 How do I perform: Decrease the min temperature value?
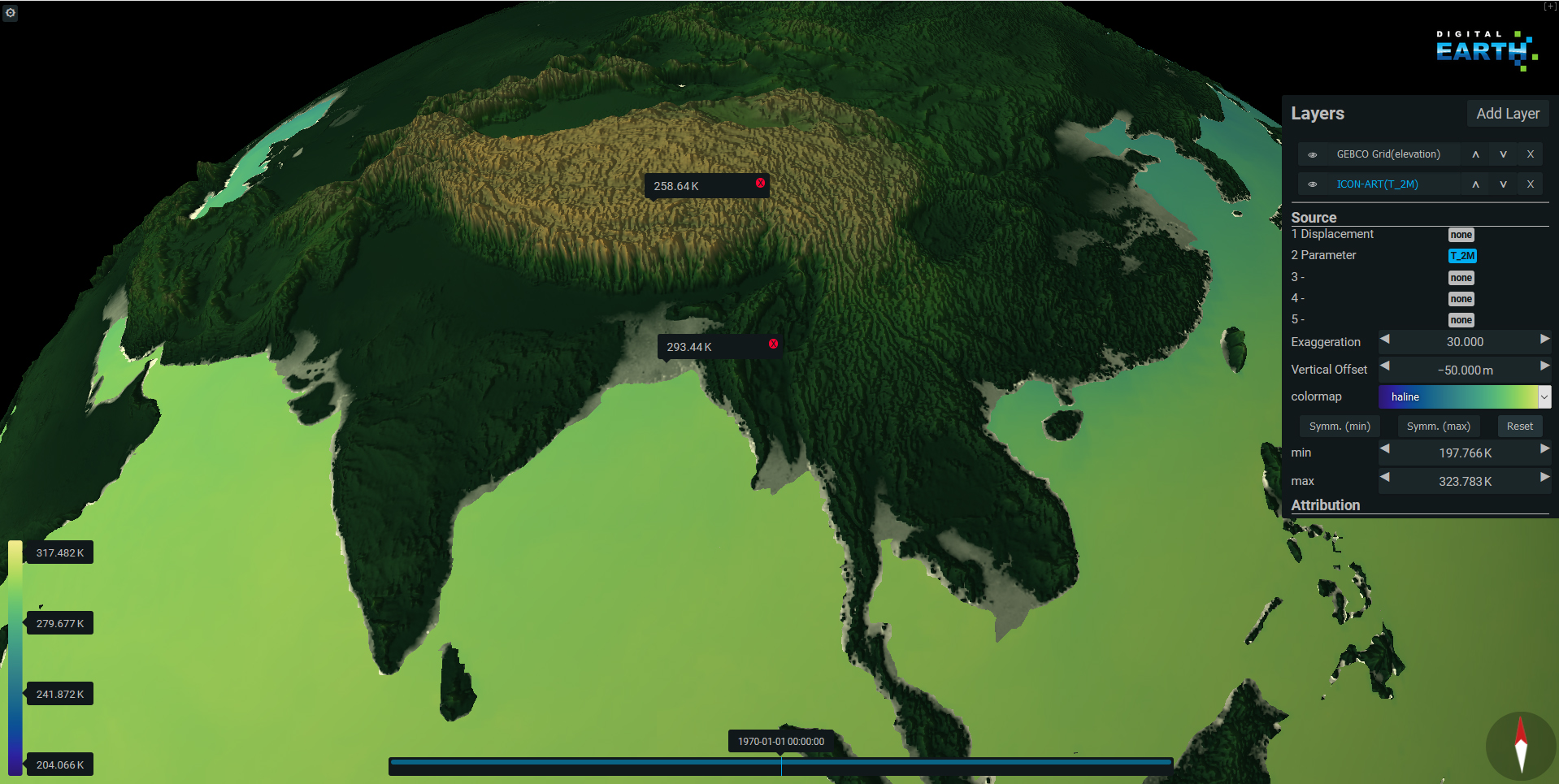point(1385,449)
